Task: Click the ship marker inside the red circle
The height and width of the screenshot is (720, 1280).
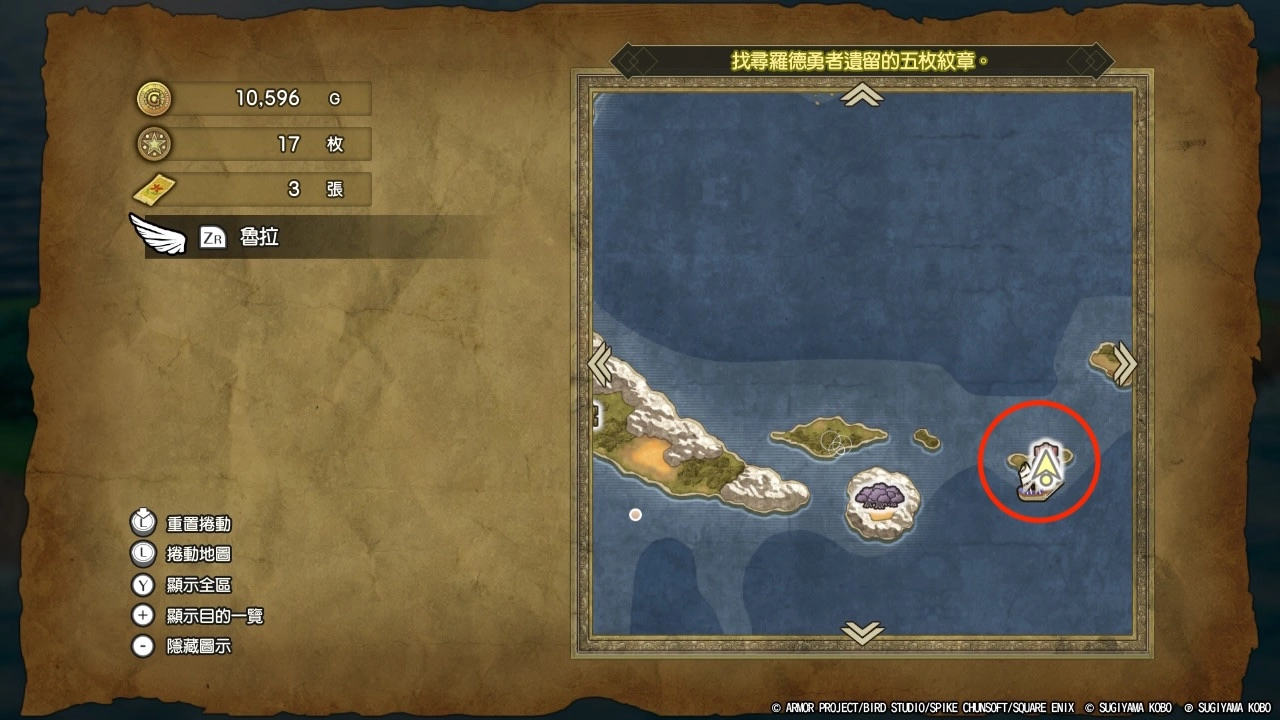Action: point(1042,471)
